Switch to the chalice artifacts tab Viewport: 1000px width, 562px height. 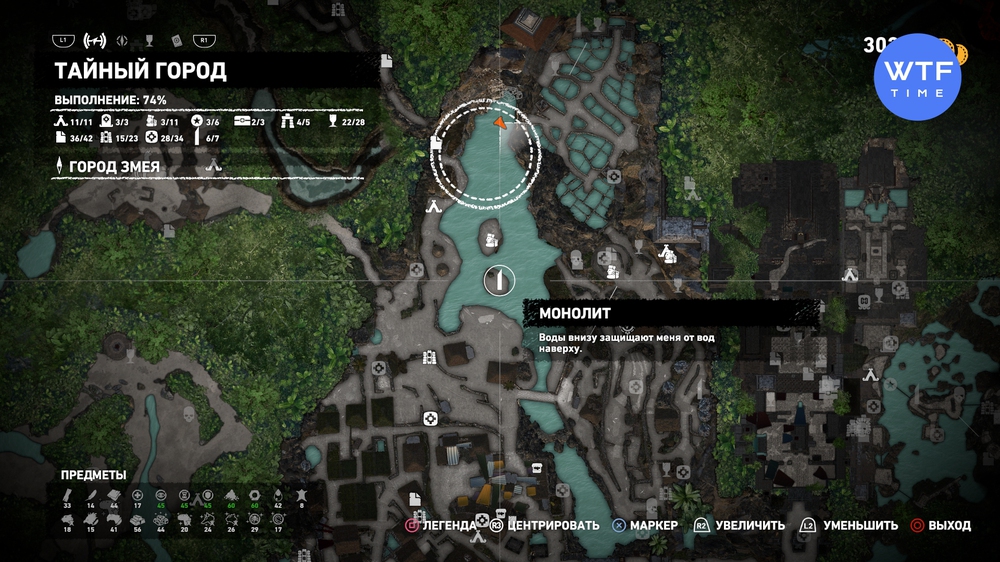tap(149, 41)
